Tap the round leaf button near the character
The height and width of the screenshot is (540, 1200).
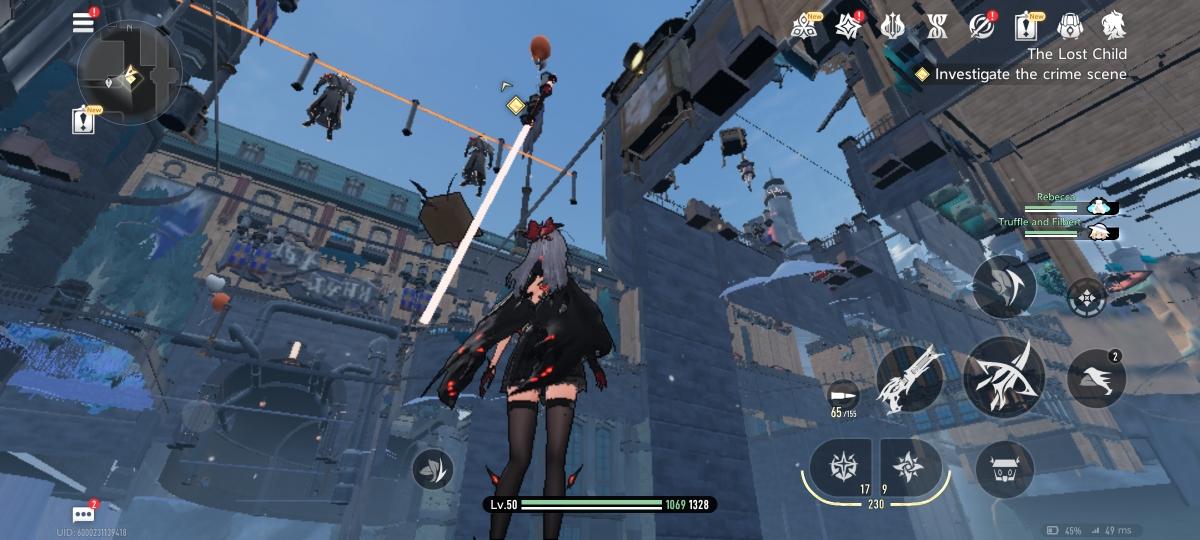pyautogui.click(x=432, y=467)
